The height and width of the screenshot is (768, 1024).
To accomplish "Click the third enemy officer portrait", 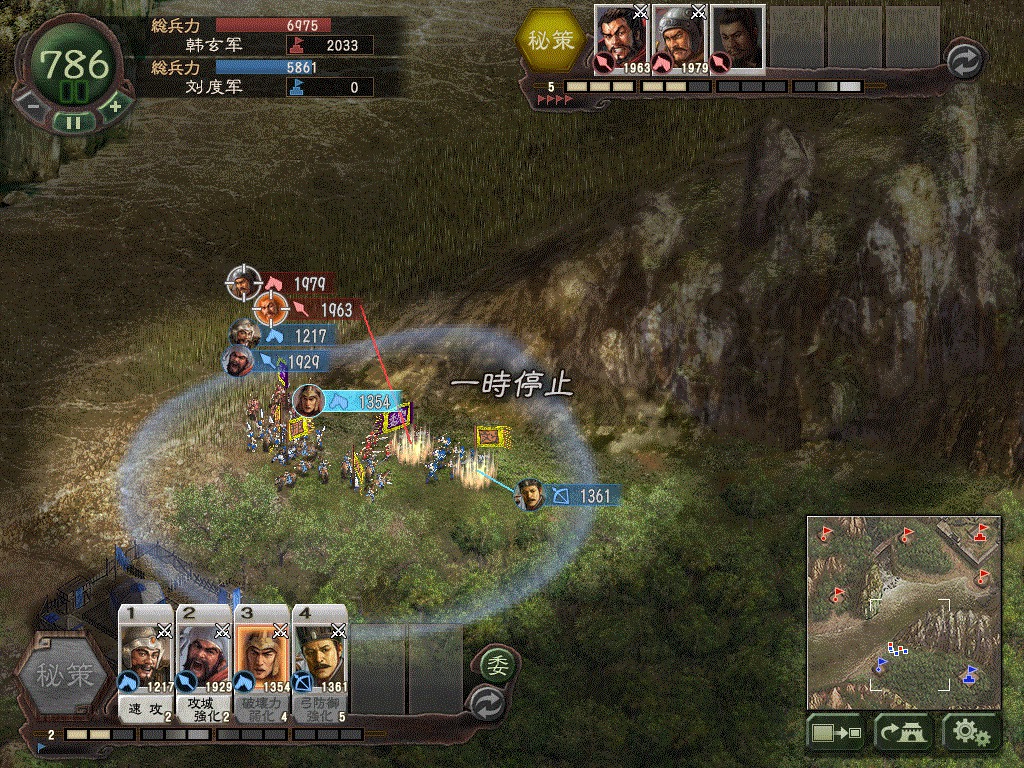I will tap(738, 38).
